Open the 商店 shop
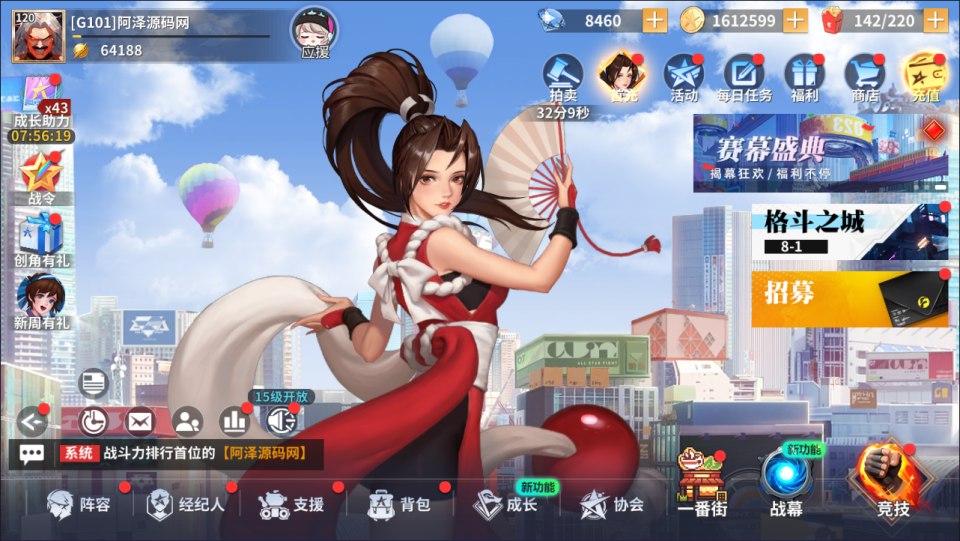 point(864,78)
